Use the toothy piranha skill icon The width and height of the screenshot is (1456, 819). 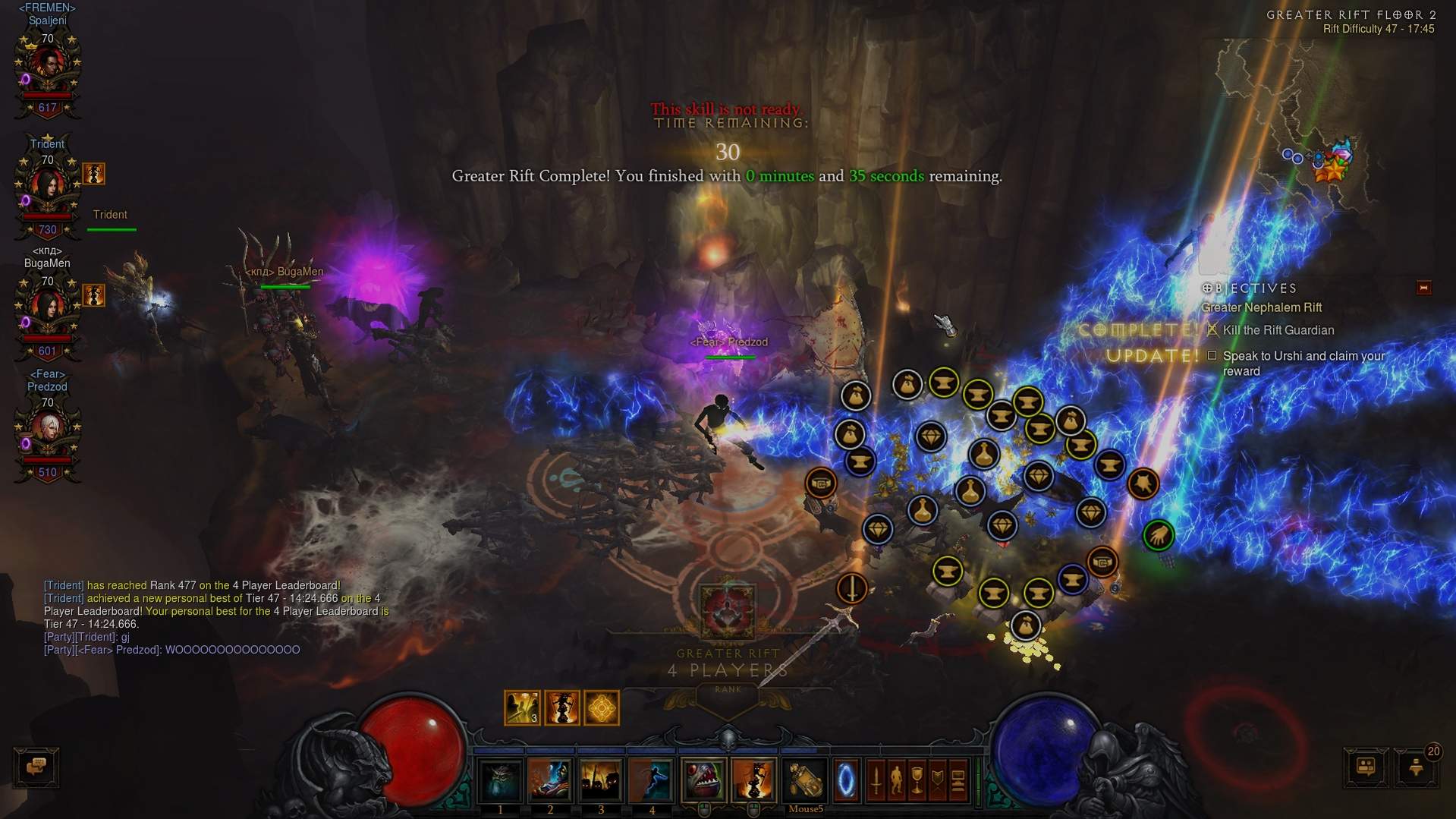(703, 780)
